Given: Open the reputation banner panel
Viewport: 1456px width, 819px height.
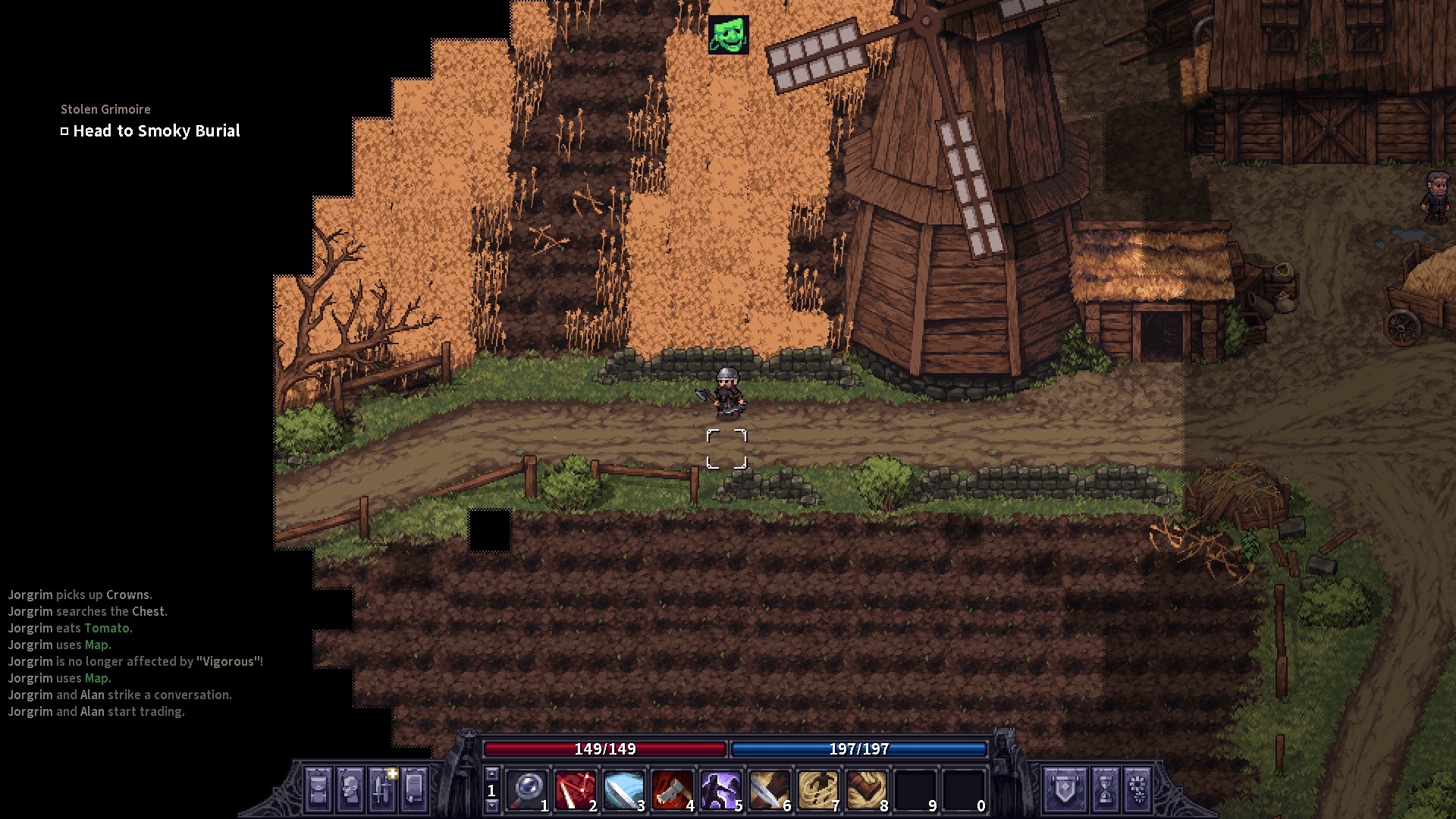Looking at the screenshot, I should point(1065,790).
